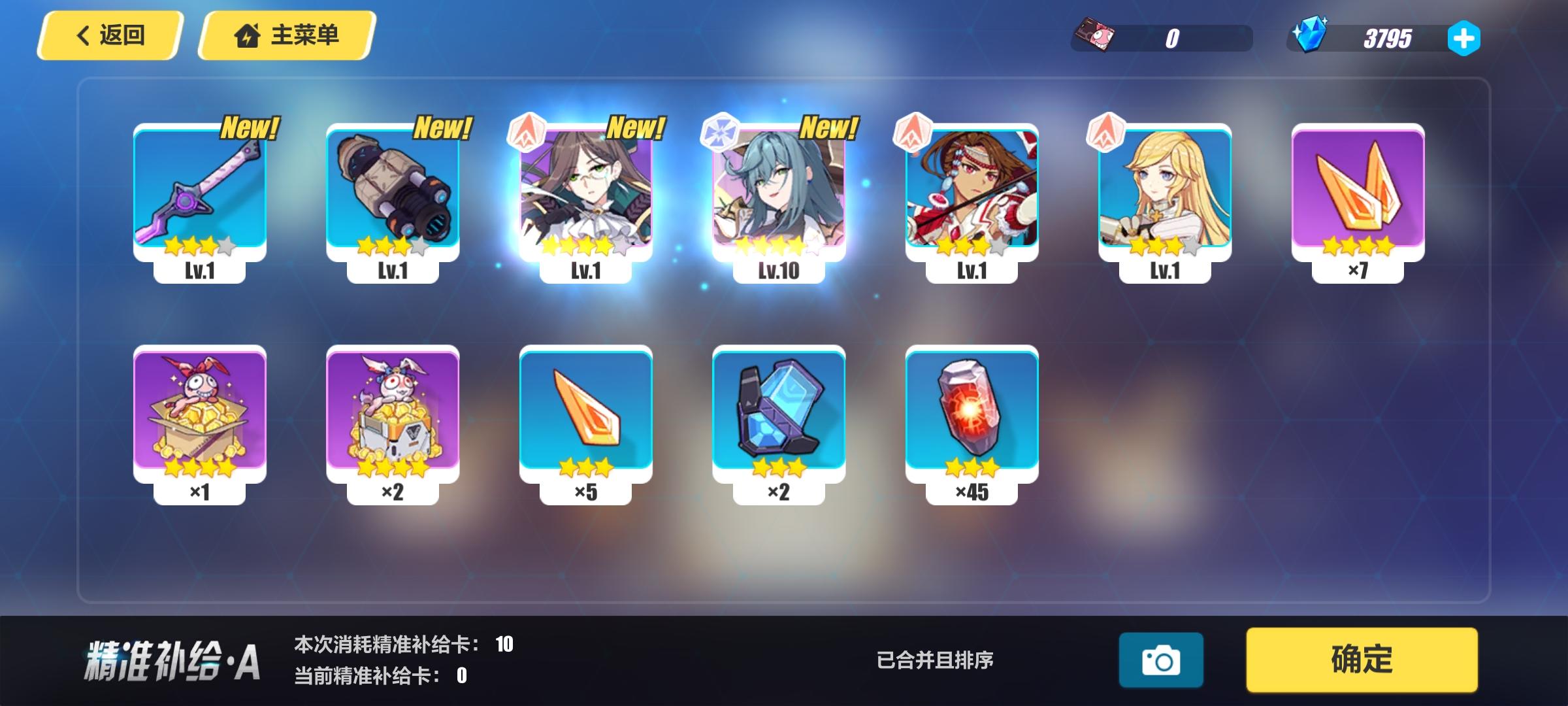Viewport: 1568px width, 706px height.
Task: Click the New! badge on the cannon card
Action: coord(444,128)
